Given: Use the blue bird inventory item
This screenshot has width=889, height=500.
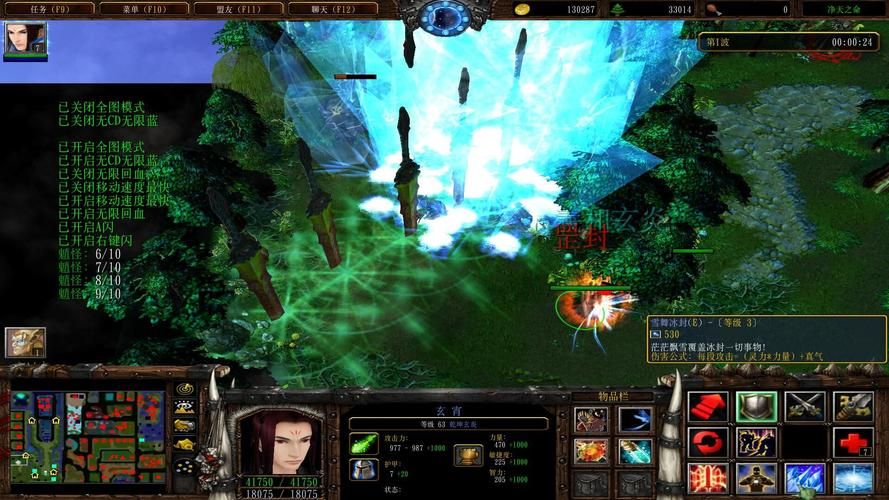Looking at the screenshot, I should tap(635, 420).
